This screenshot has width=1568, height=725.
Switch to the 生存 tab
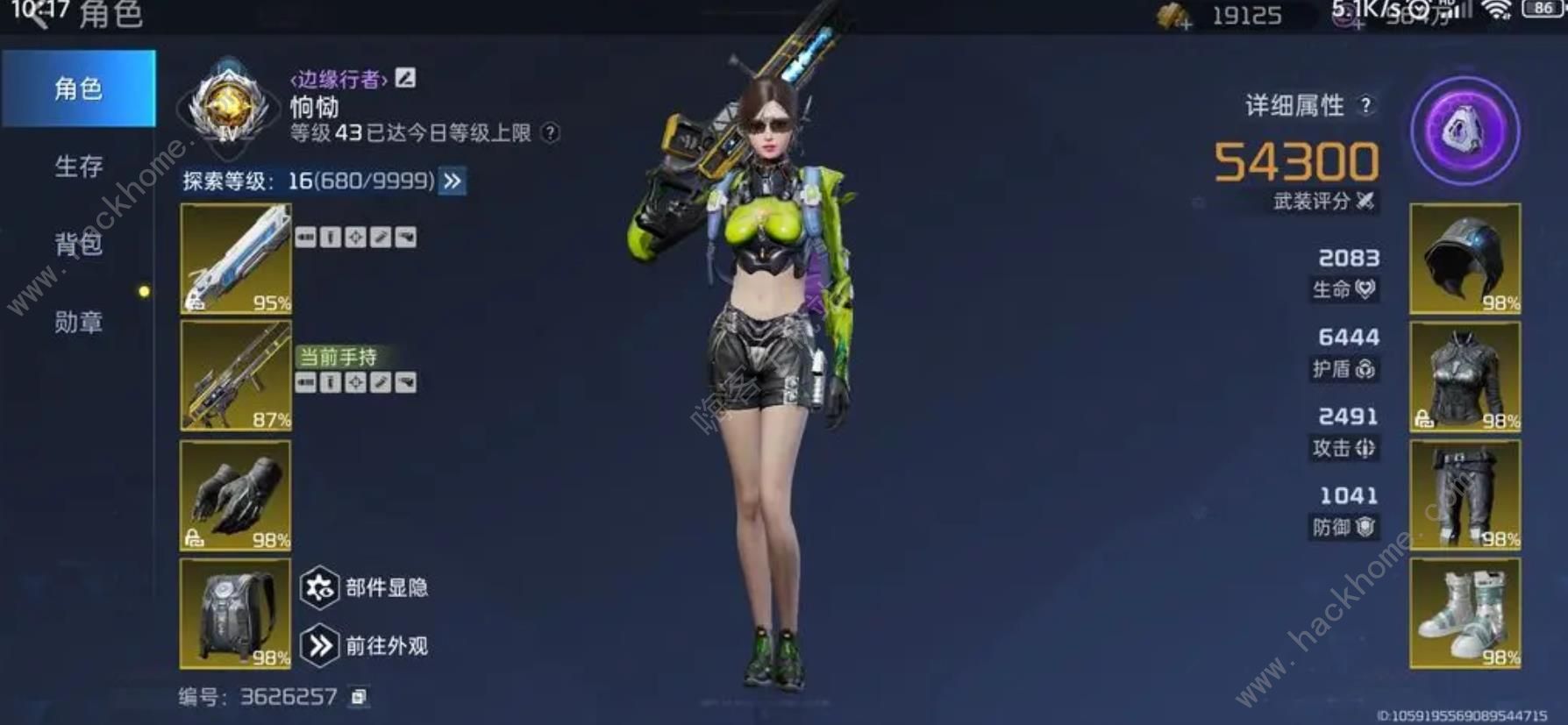point(78,167)
